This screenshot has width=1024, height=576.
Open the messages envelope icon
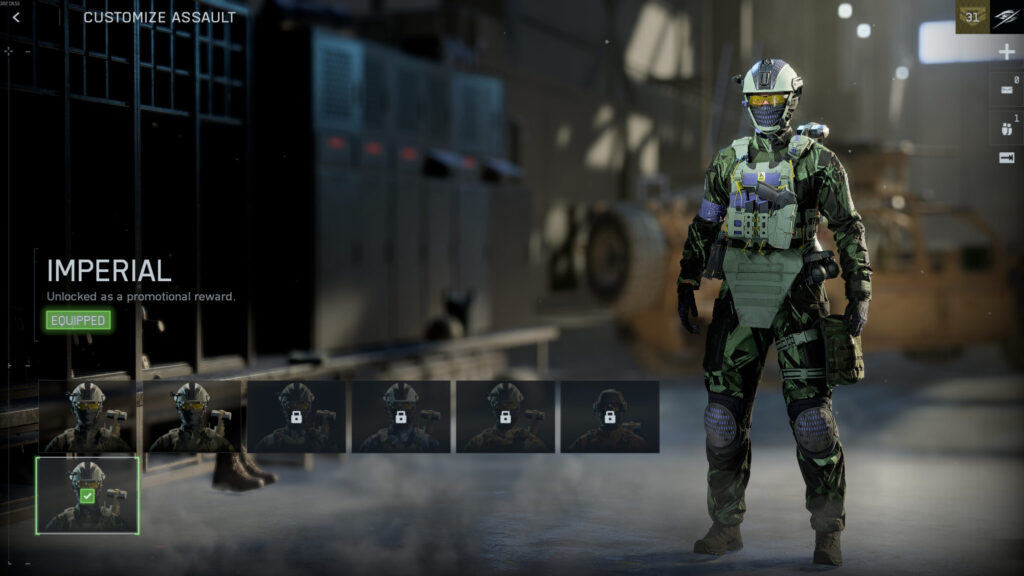point(1006,90)
